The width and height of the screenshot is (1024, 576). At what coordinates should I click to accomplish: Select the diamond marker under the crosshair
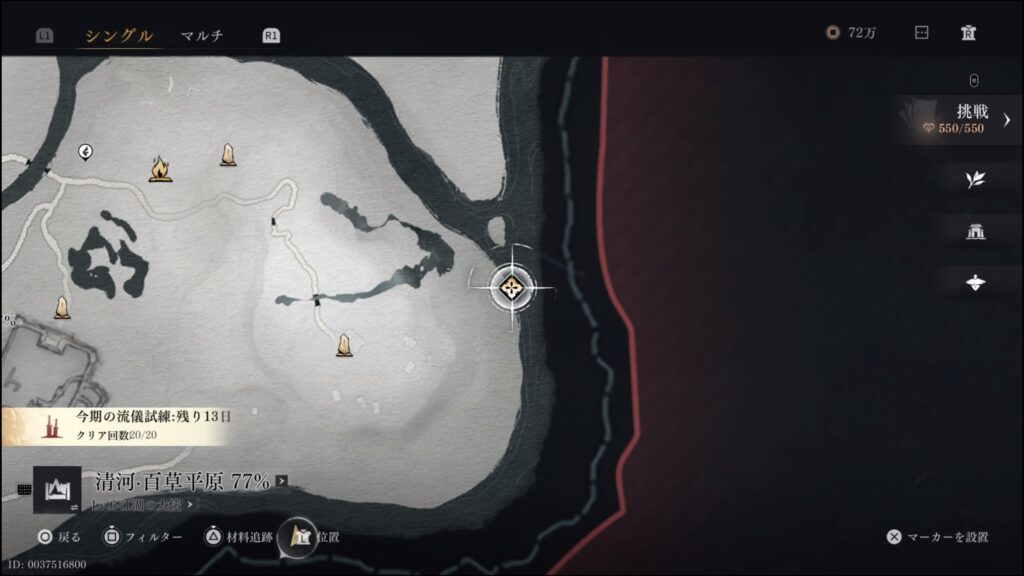[x=513, y=288]
